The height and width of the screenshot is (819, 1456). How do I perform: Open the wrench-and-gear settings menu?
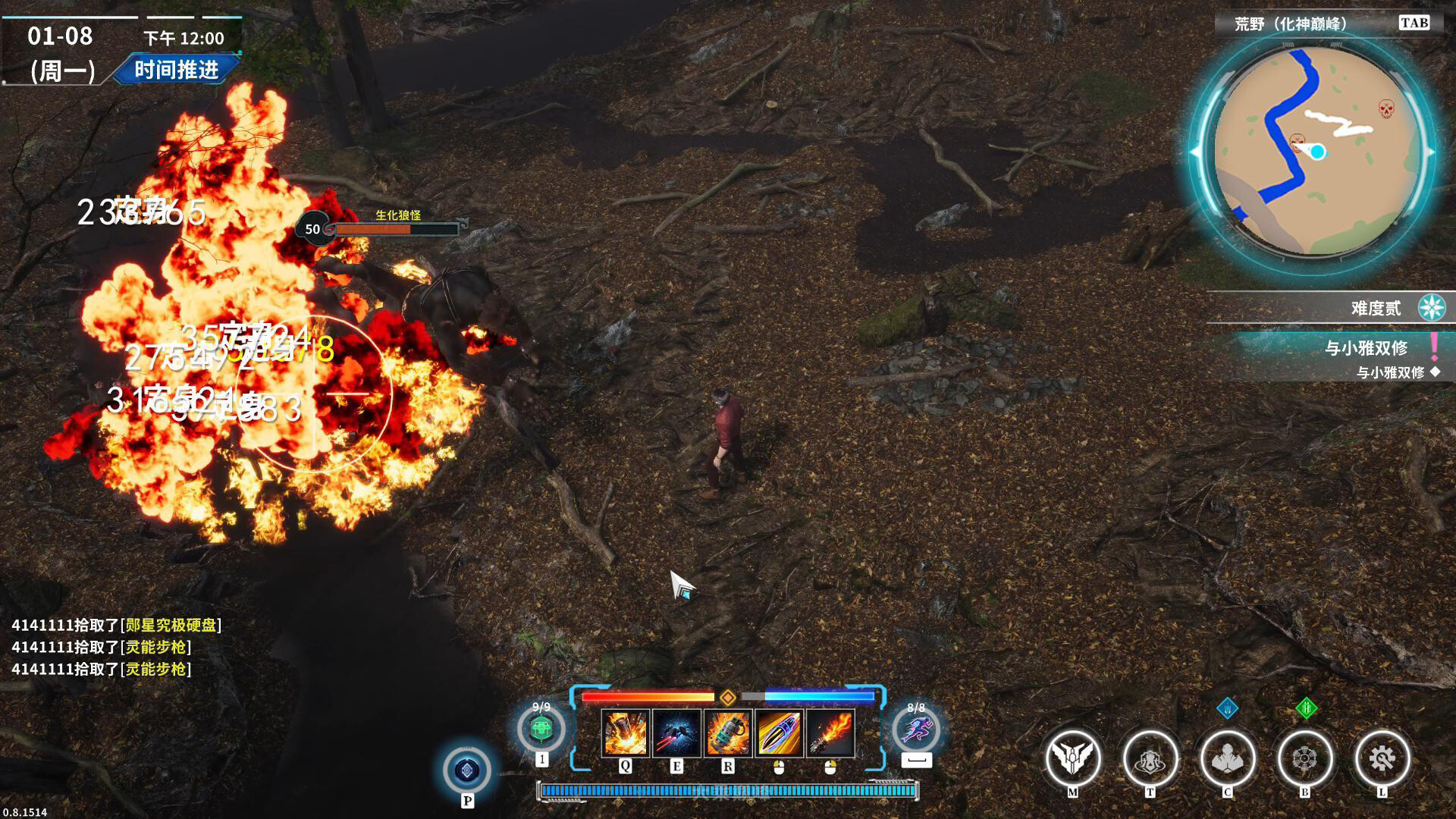point(1382,758)
